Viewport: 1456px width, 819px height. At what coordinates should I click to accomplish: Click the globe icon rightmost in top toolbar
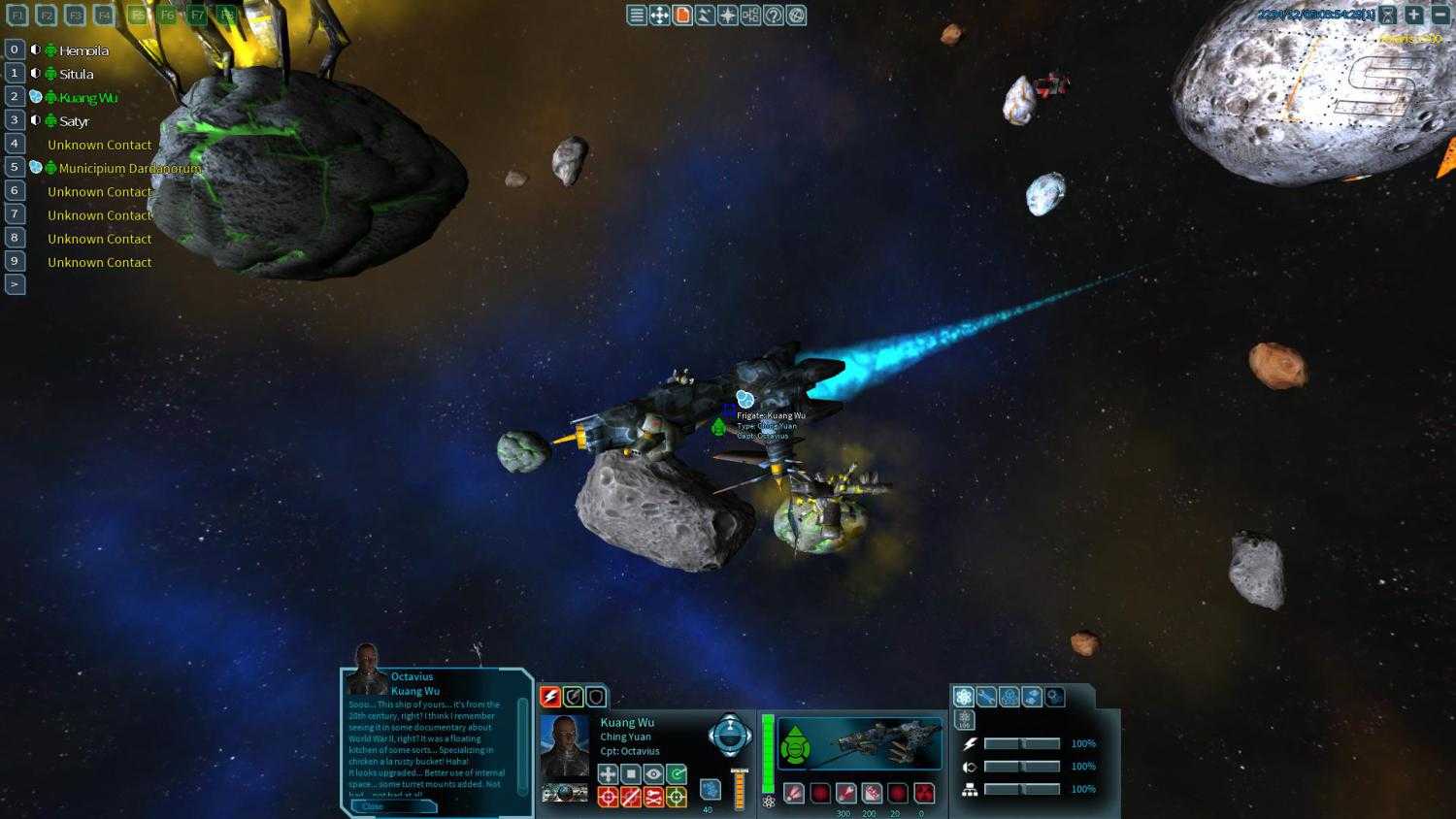click(x=796, y=15)
